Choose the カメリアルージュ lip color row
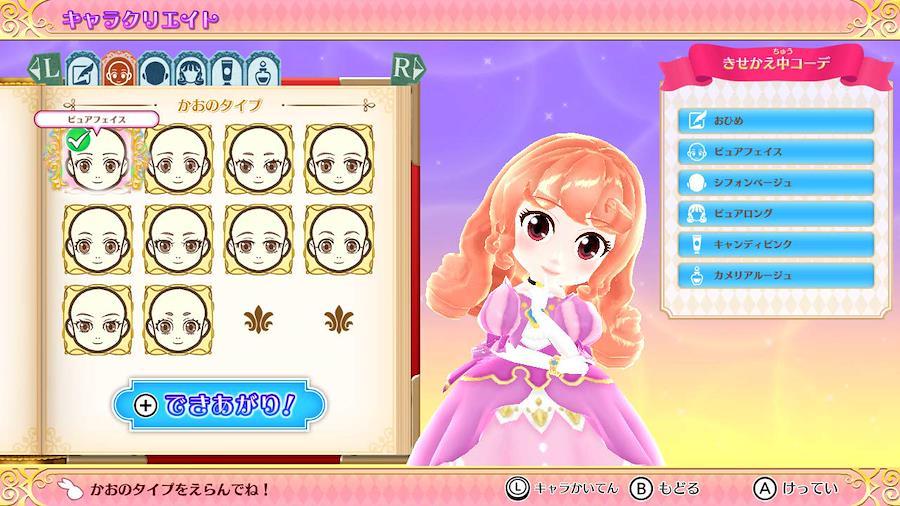Viewport: 900px width, 506px height. point(776,274)
